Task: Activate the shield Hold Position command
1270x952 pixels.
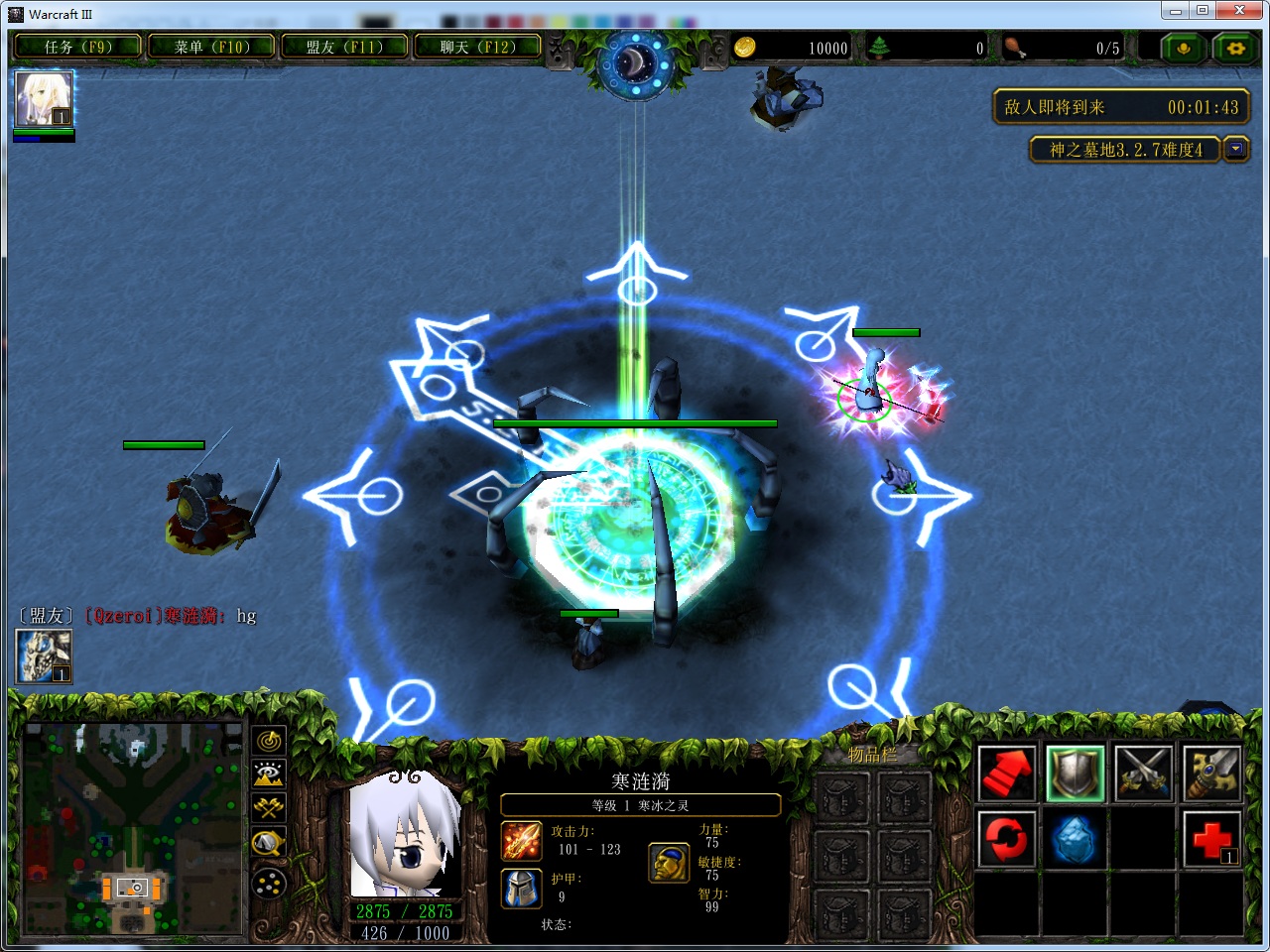Action: [1076, 773]
